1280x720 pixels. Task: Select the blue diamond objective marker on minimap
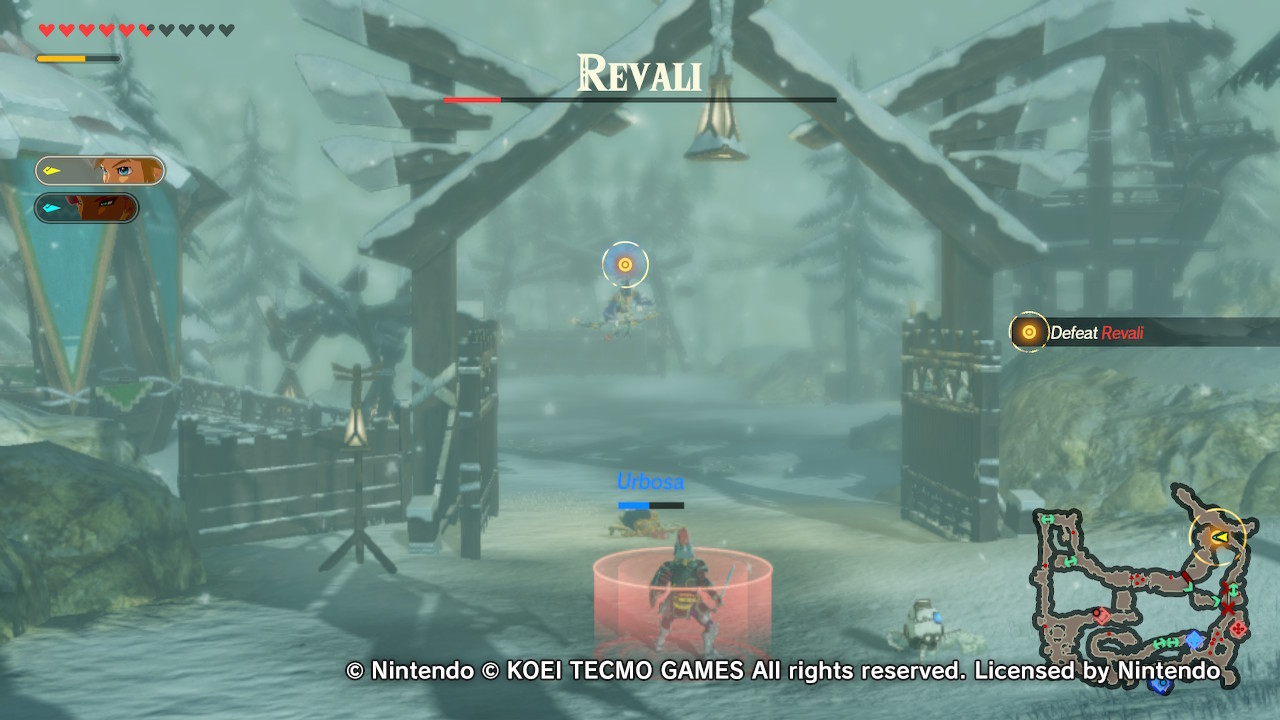click(1193, 640)
